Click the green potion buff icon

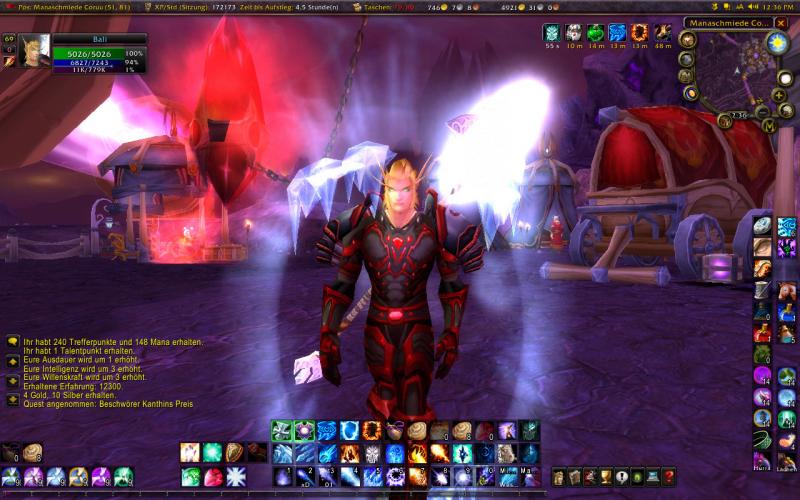coord(595,33)
